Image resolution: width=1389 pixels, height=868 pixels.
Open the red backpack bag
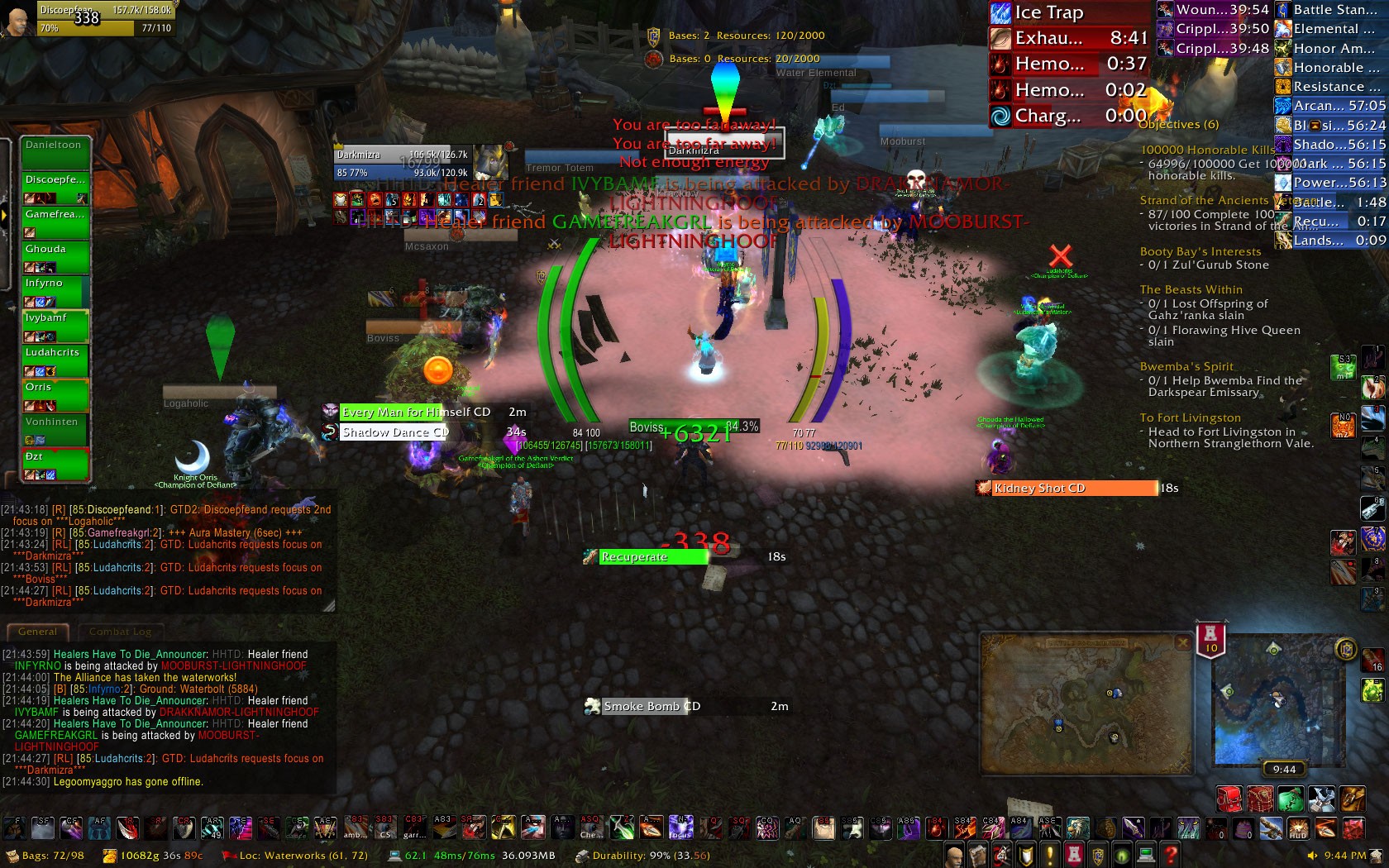pyautogui.click(x=1228, y=799)
